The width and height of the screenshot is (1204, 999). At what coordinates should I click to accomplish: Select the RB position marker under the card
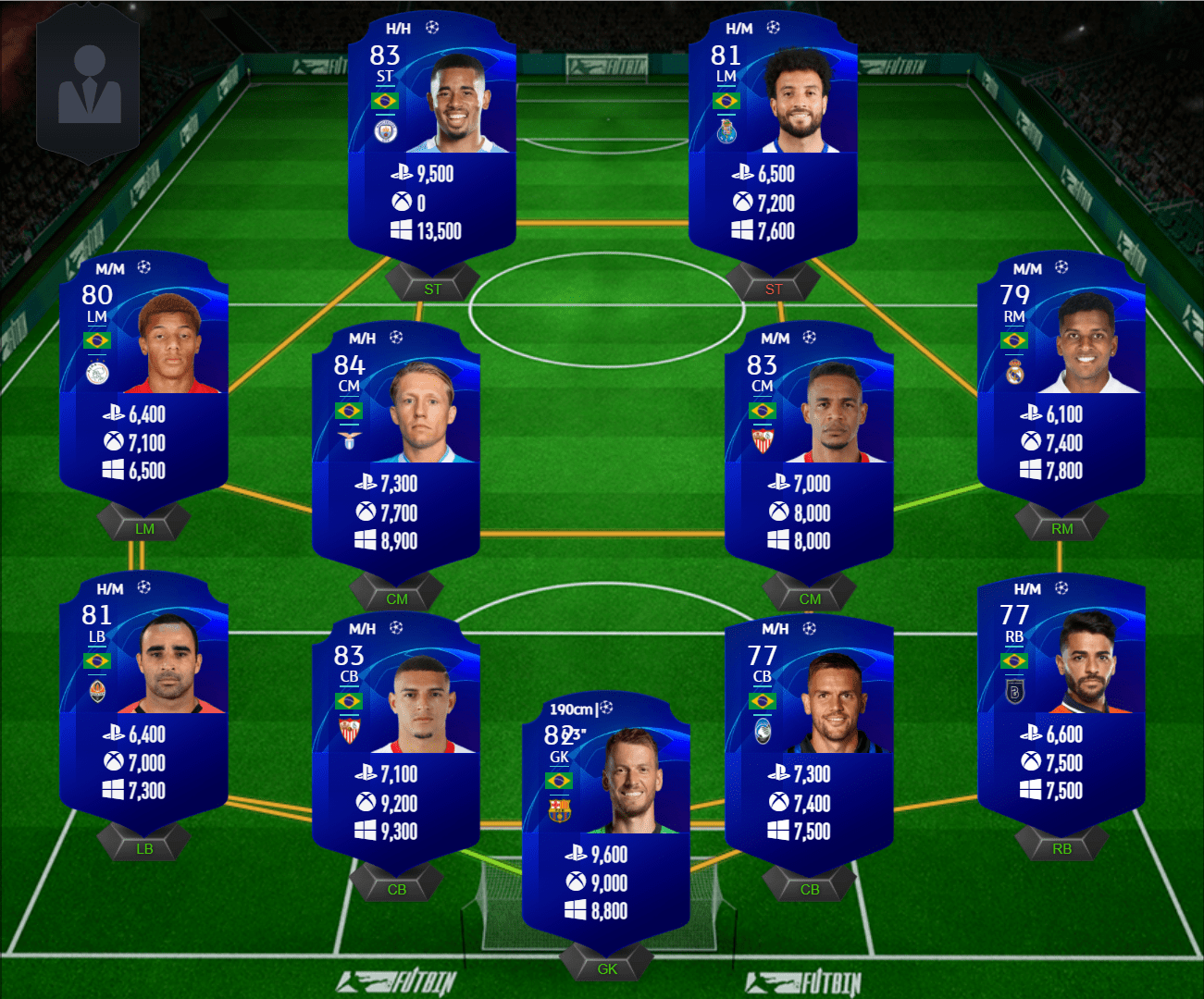[1061, 848]
